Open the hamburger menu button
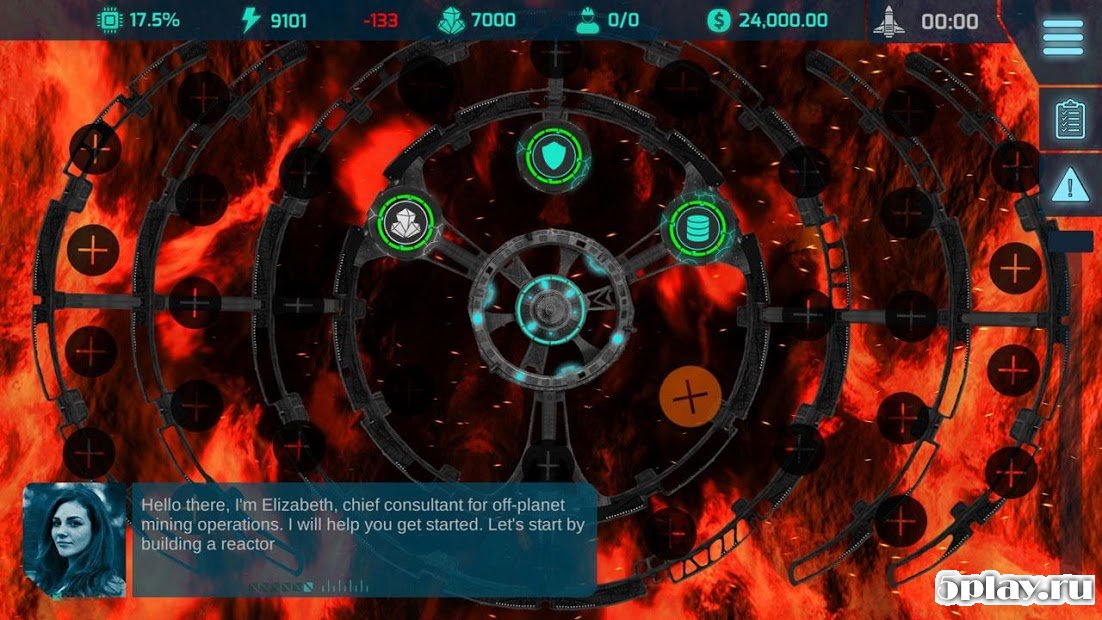Screen dimensions: 1102x620 click(x=1062, y=38)
